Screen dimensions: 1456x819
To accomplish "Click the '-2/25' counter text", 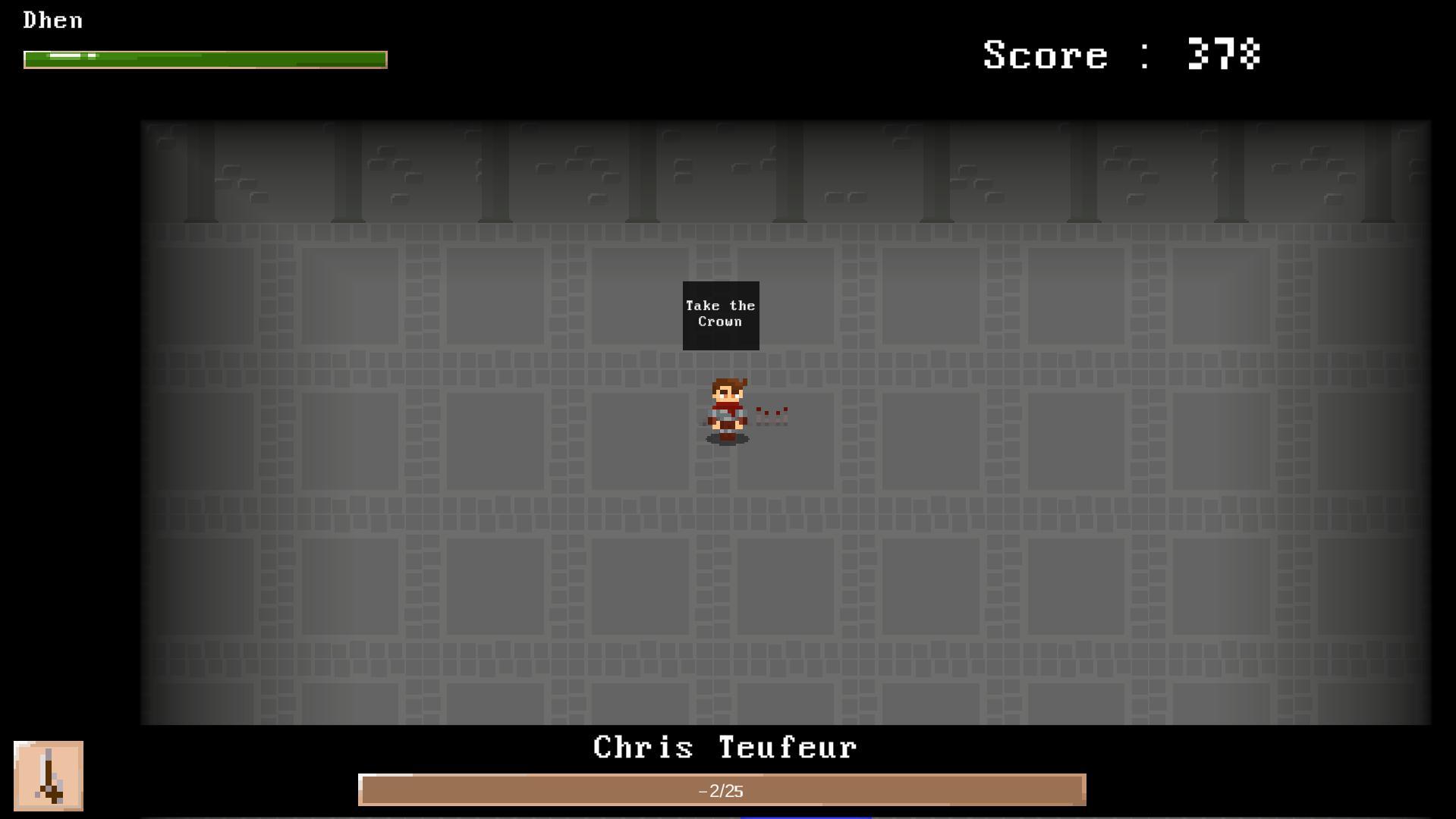I will click(x=721, y=789).
